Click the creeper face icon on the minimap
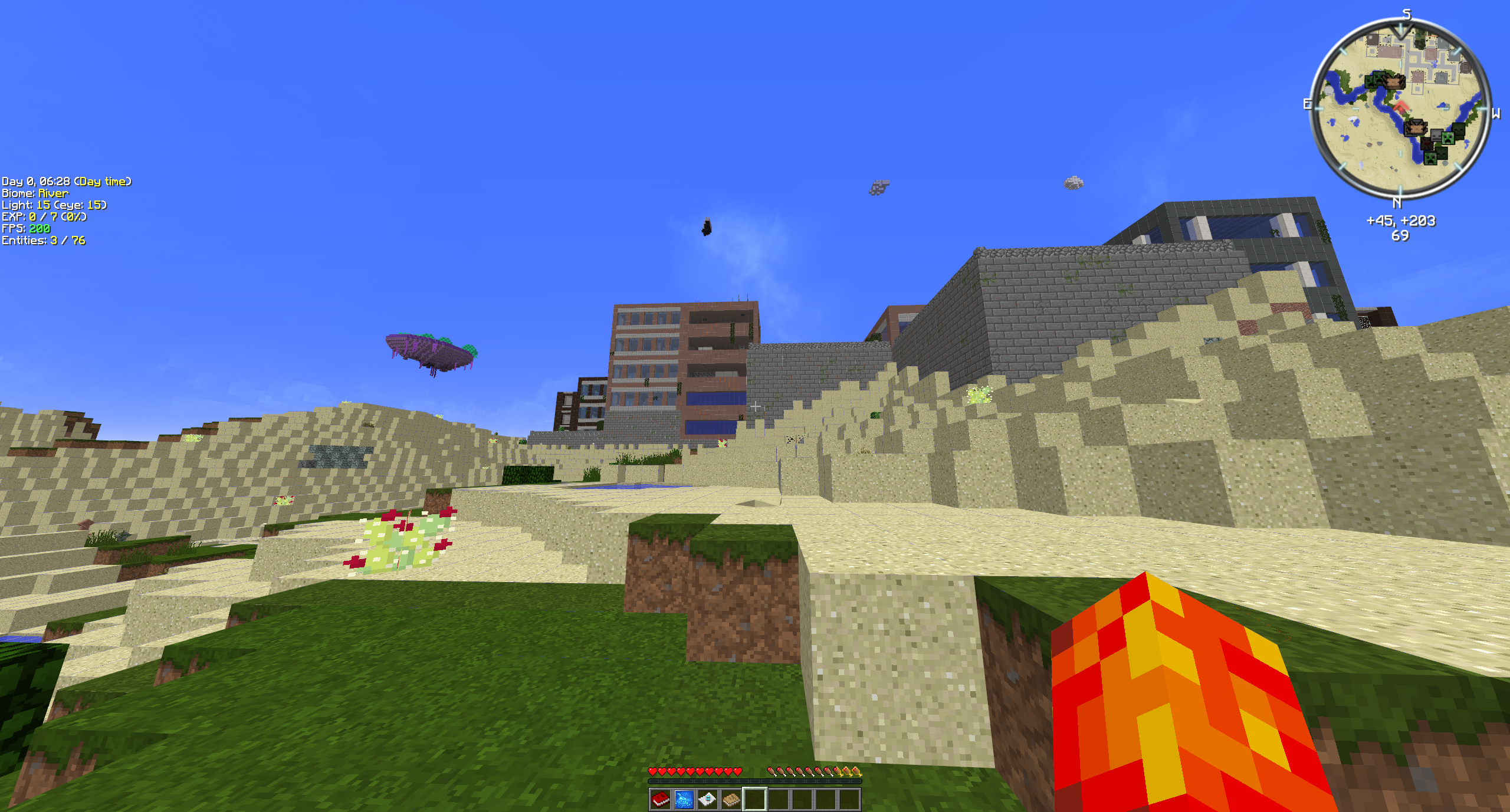 coord(1448,139)
